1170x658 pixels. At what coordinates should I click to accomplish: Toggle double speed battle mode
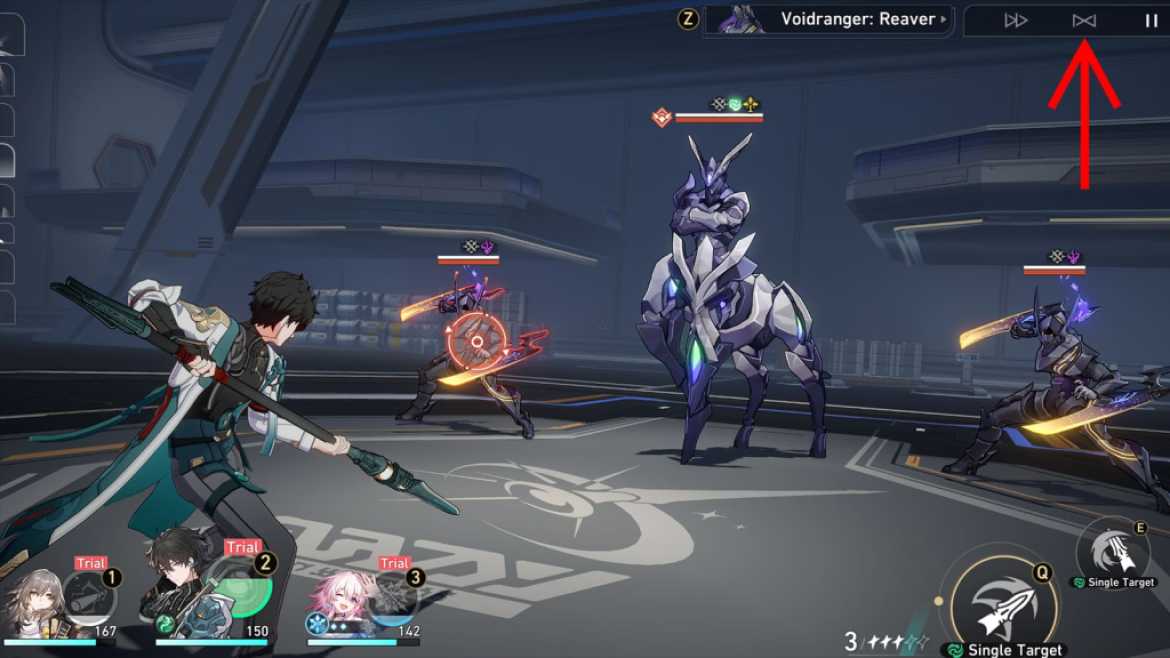pyautogui.click(x=1015, y=20)
